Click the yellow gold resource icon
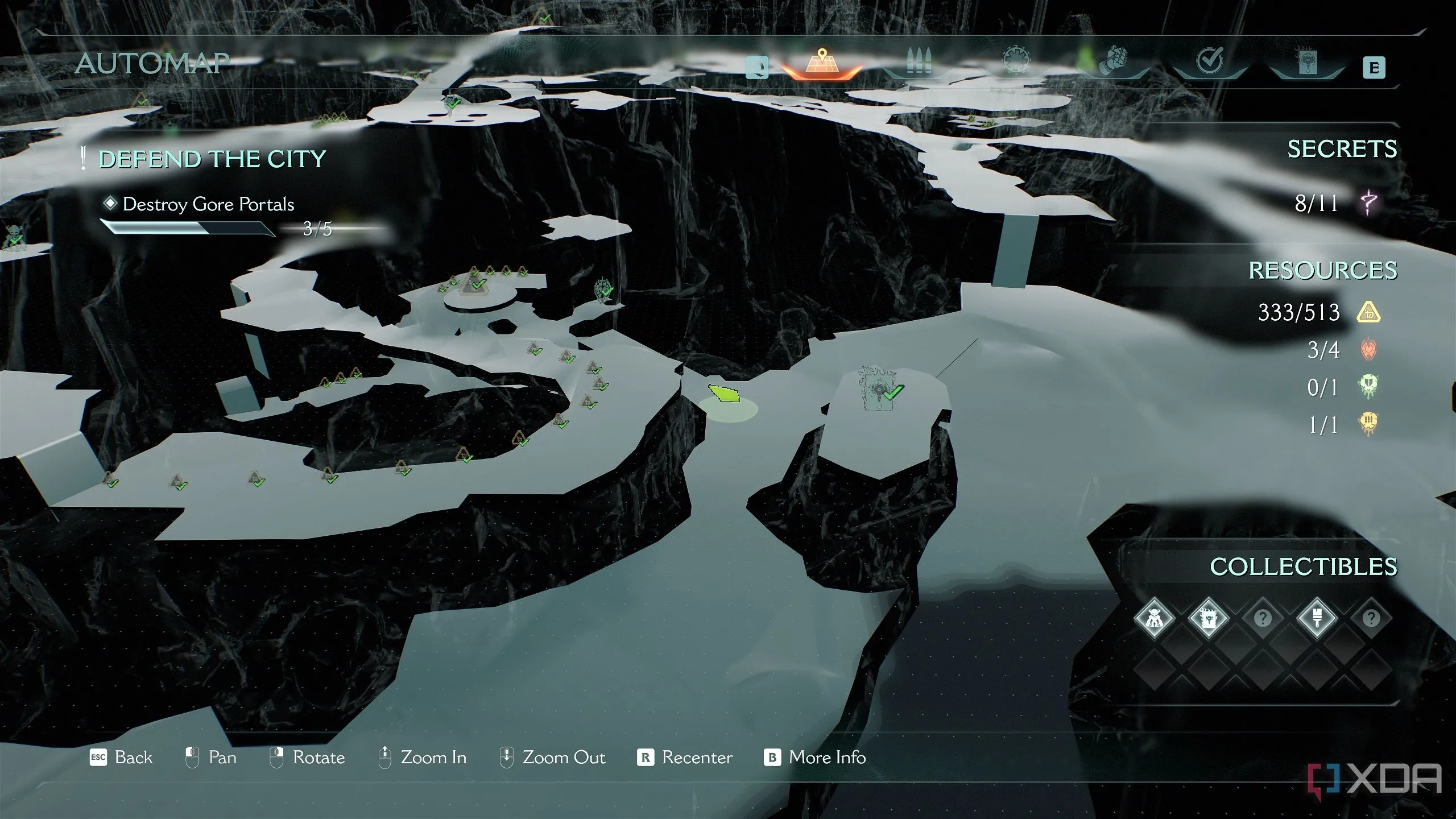The height and width of the screenshot is (819, 1456). (1368, 312)
